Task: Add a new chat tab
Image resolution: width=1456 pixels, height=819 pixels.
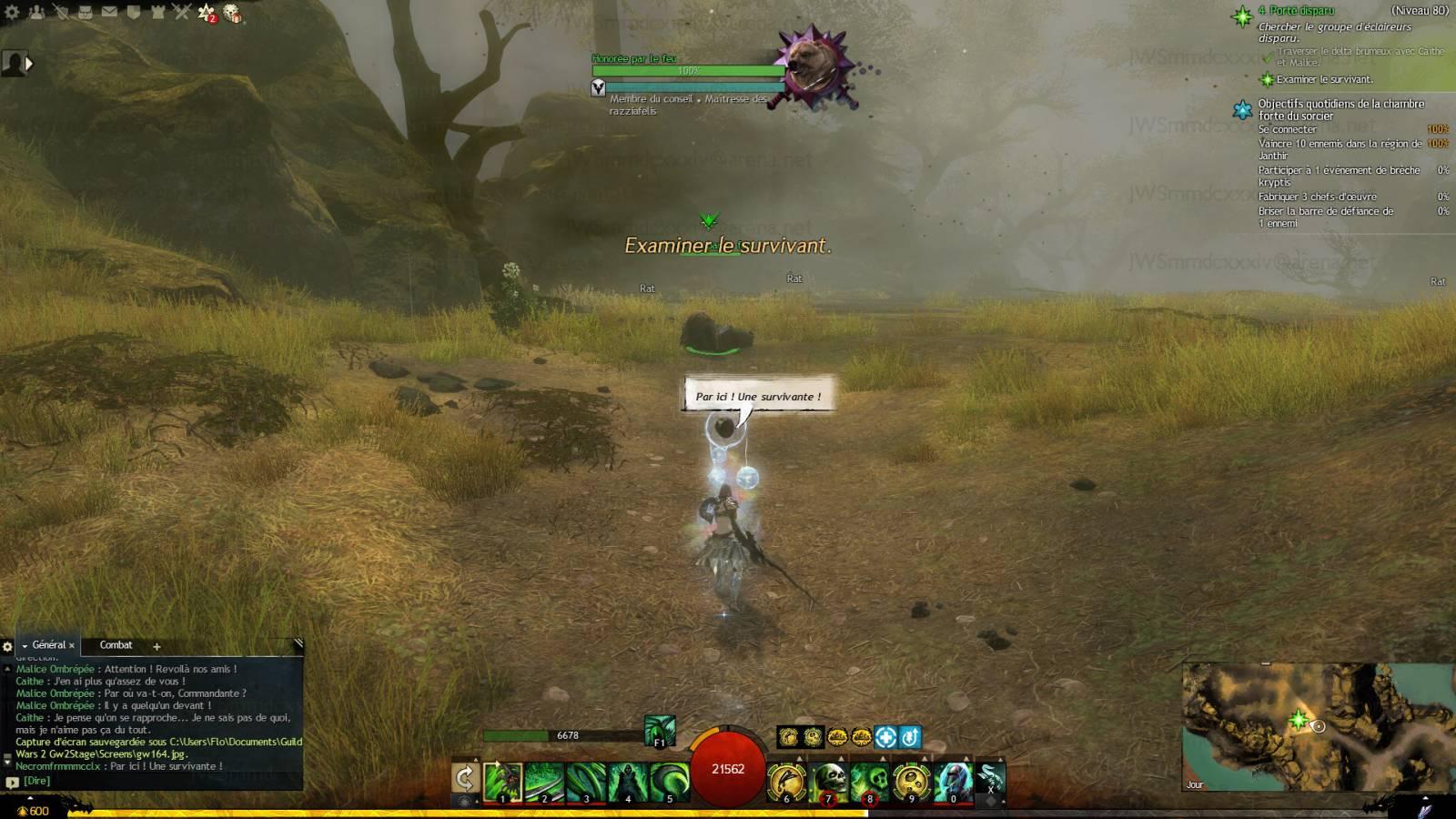Action: 157,646
